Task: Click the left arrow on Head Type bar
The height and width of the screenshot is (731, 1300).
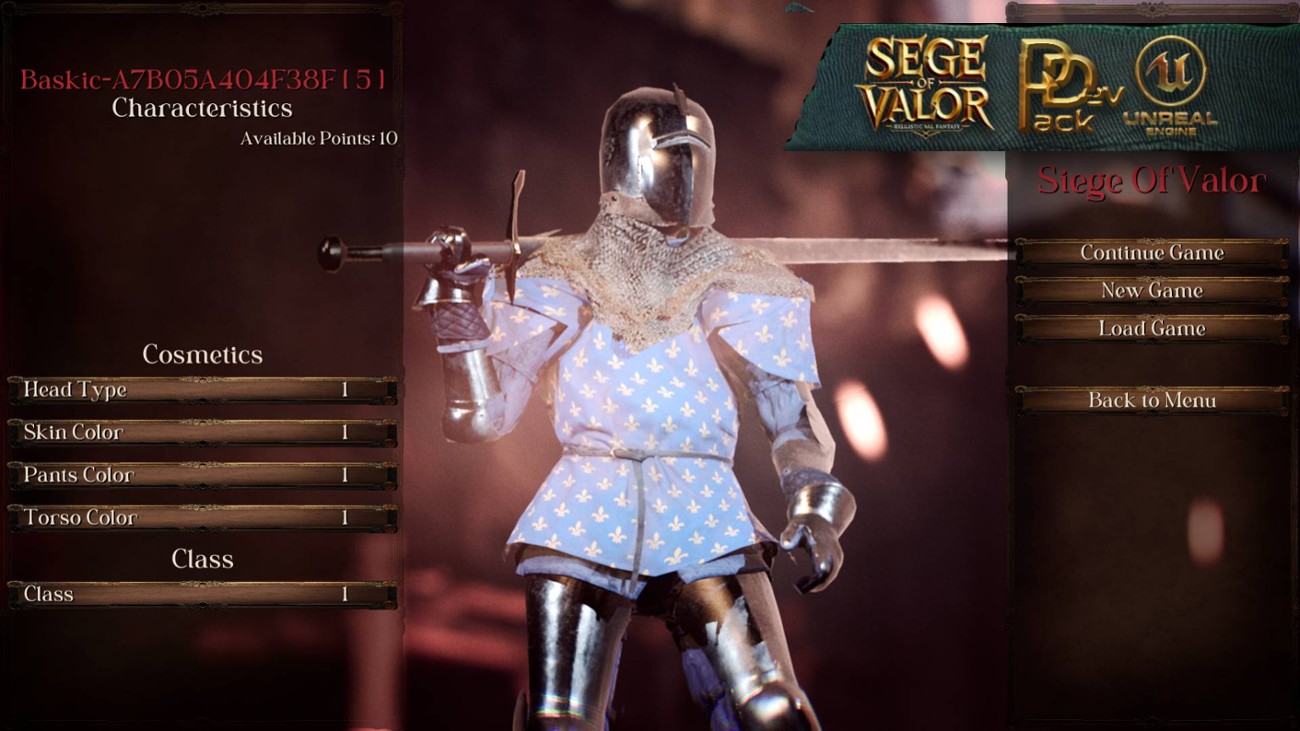Action: click(15, 391)
